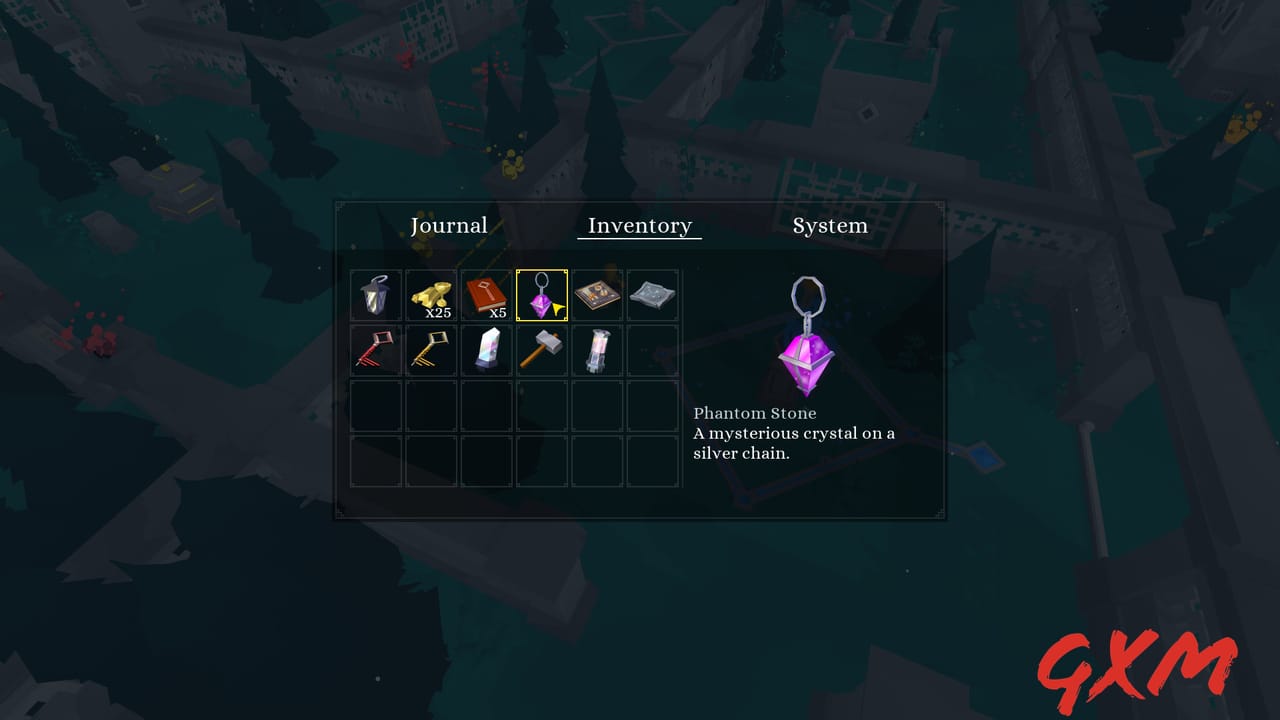Select the gold key item
This screenshot has width=1280, height=720.
(x=430, y=349)
